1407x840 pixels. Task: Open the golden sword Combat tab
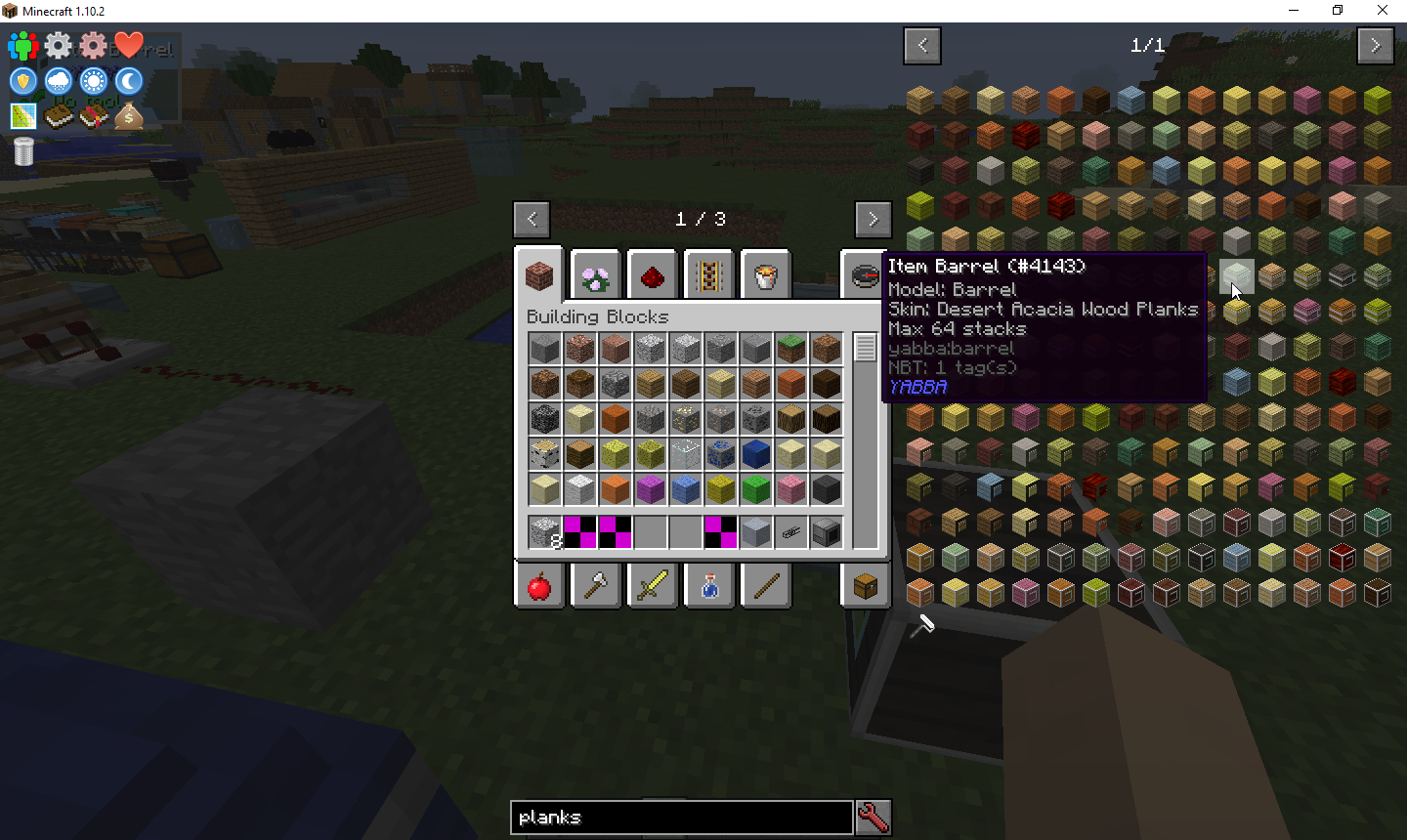tap(653, 586)
